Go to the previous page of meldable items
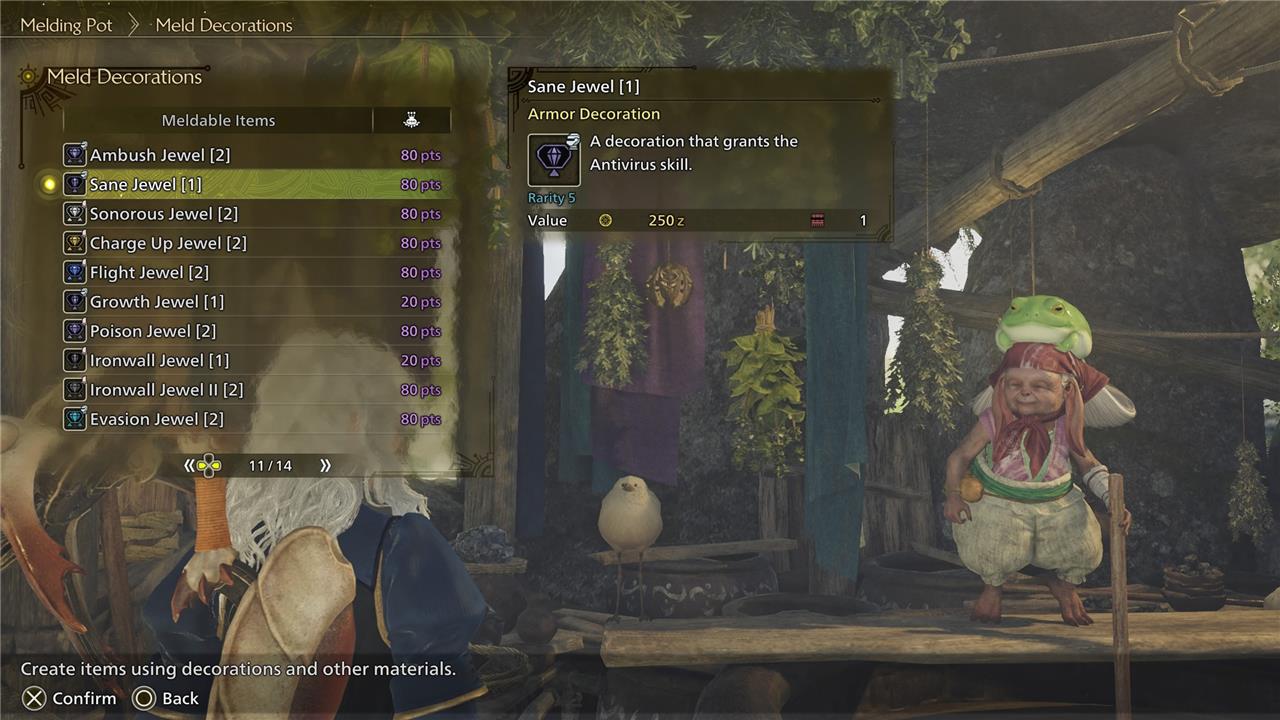The image size is (1280, 720). click(190, 465)
